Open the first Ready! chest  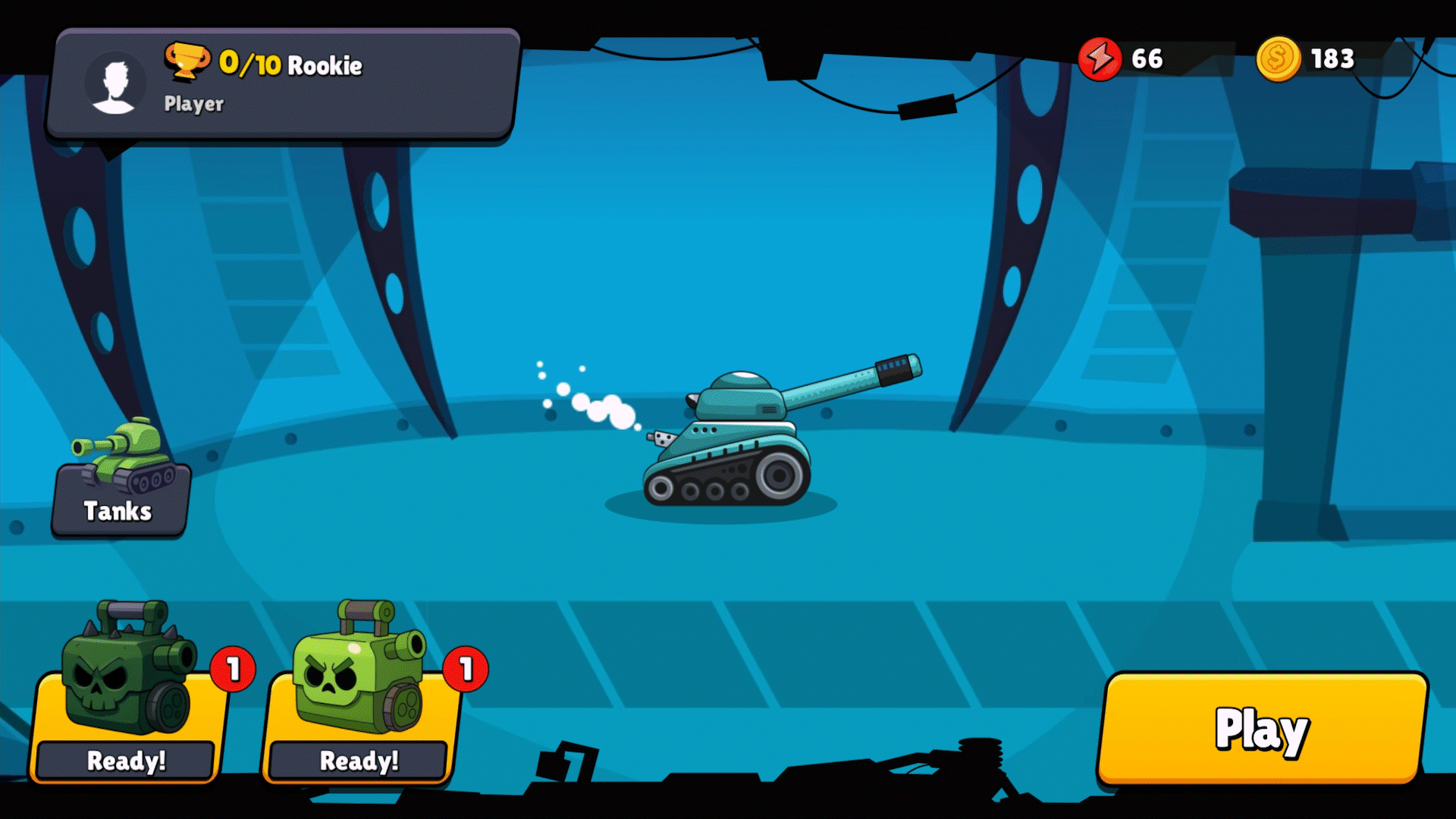[127, 759]
